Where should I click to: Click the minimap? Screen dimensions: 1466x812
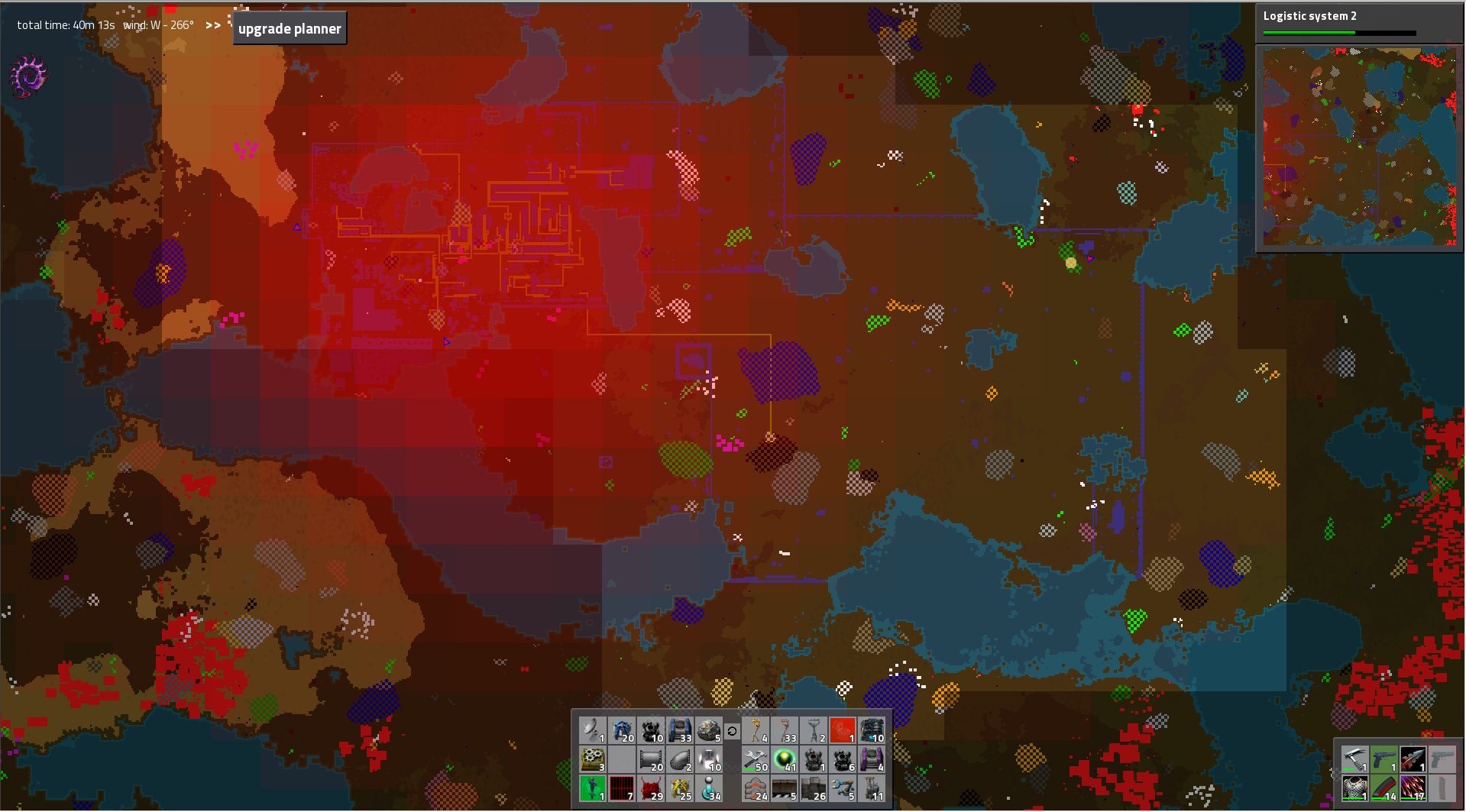(1359, 147)
